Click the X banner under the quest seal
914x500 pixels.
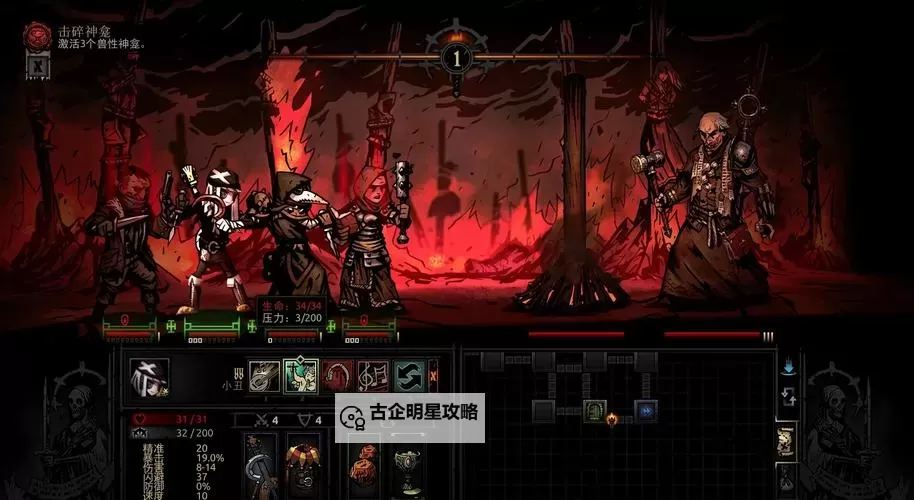point(37,66)
